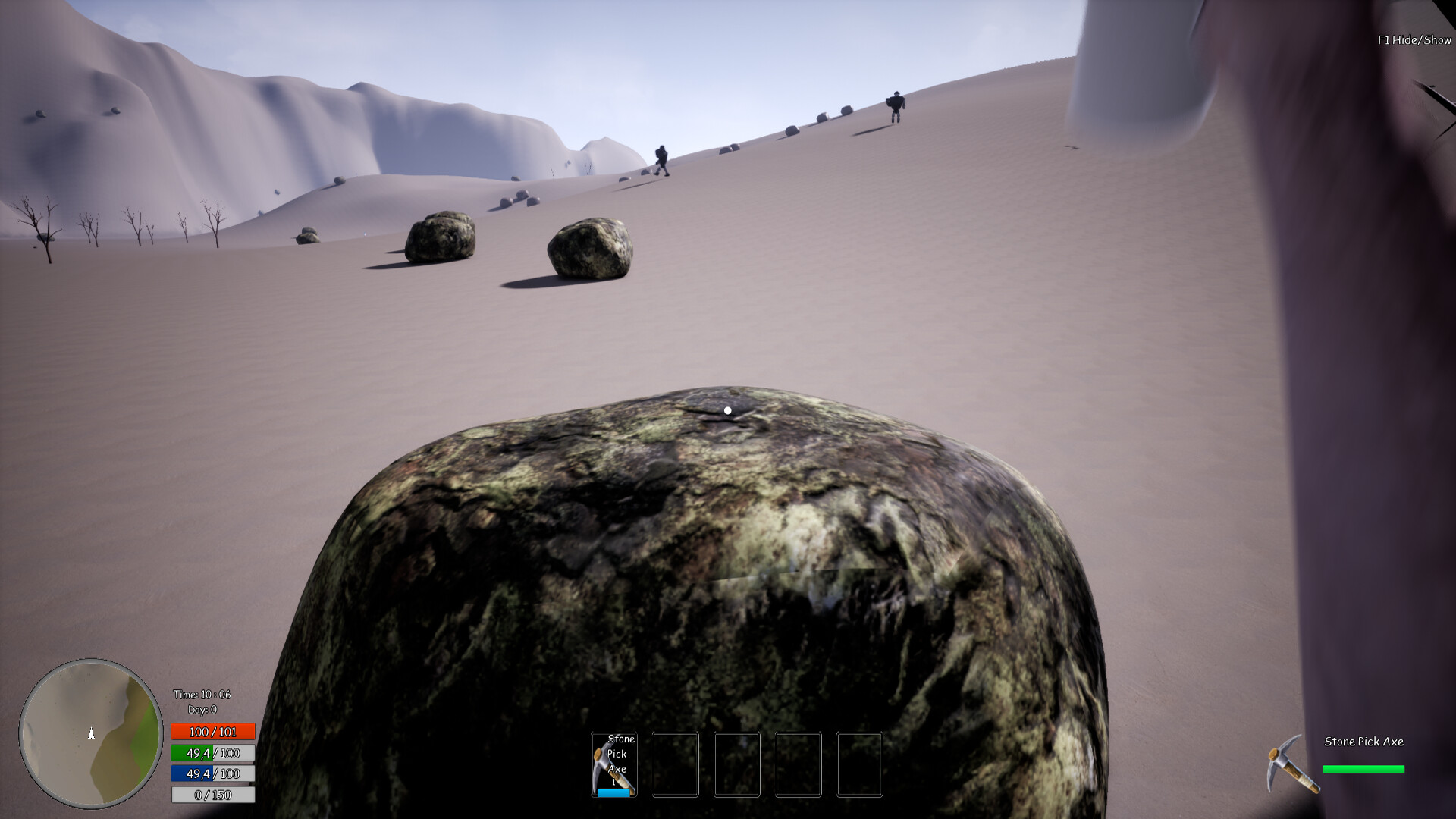The height and width of the screenshot is (819, 1456).
Task: Click the third hotbar slot
Action: [736, 764]
